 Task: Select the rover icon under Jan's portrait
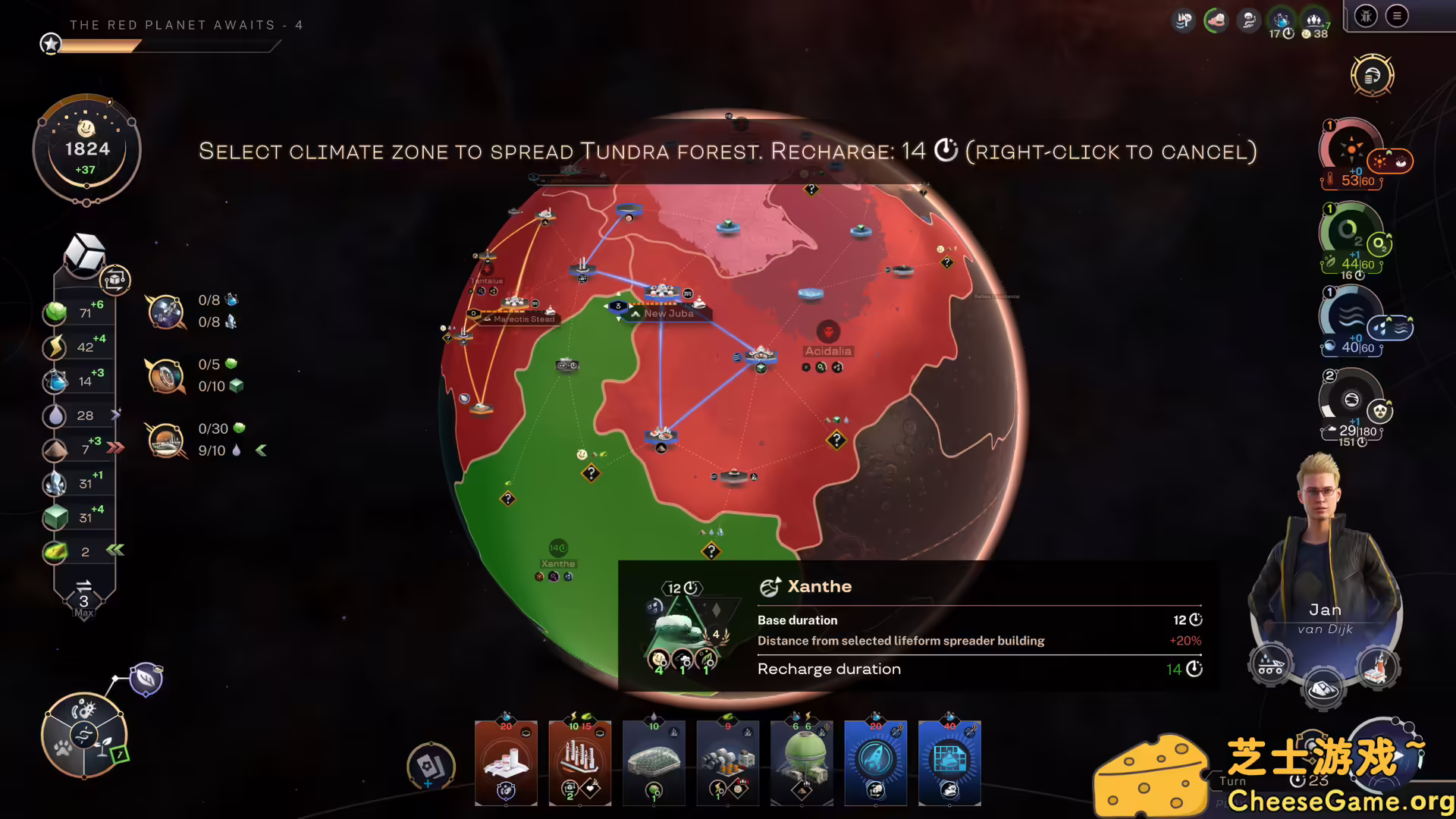[x=1270, y=664]
